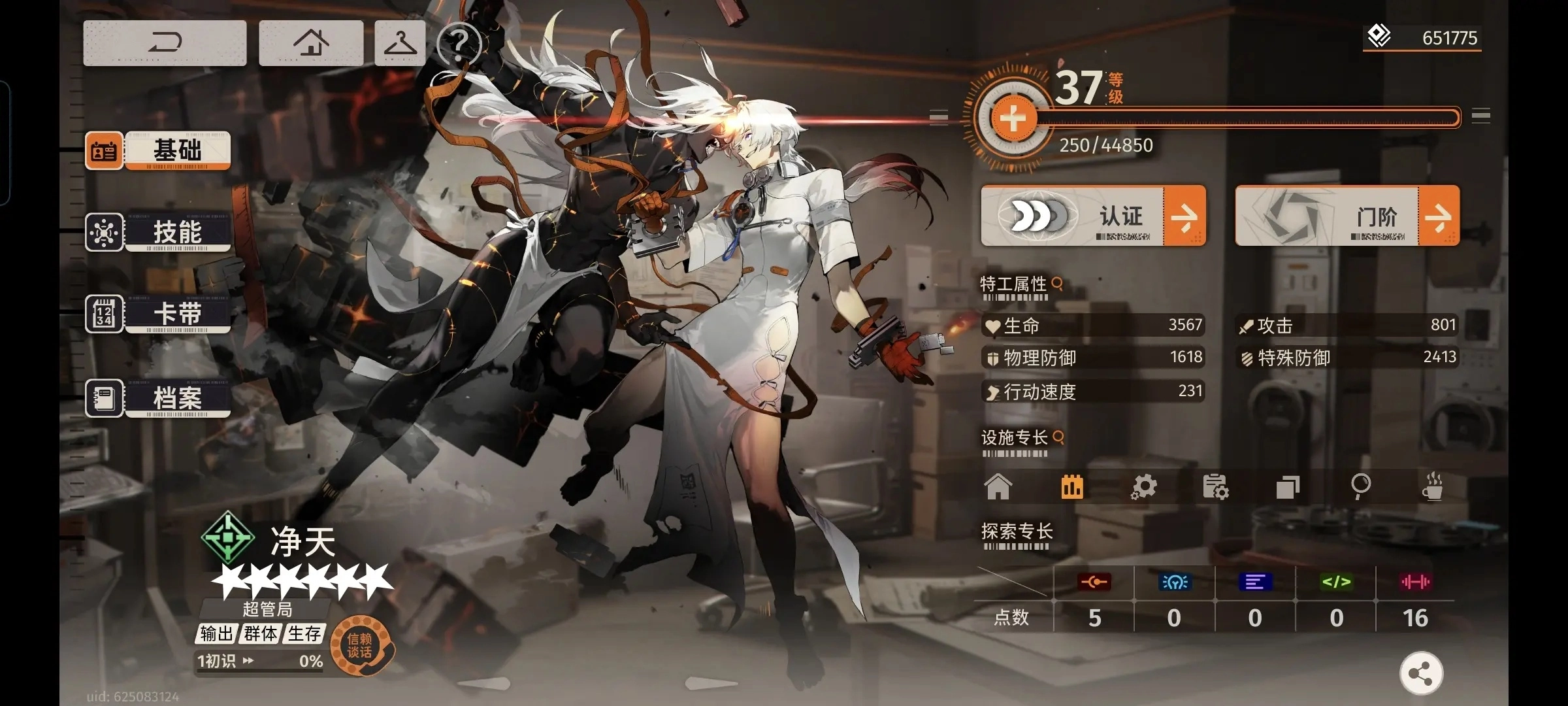Open the 技能 skills tab
The image size is (1568, 706).
pyautogui.click(x=158, y=233)
